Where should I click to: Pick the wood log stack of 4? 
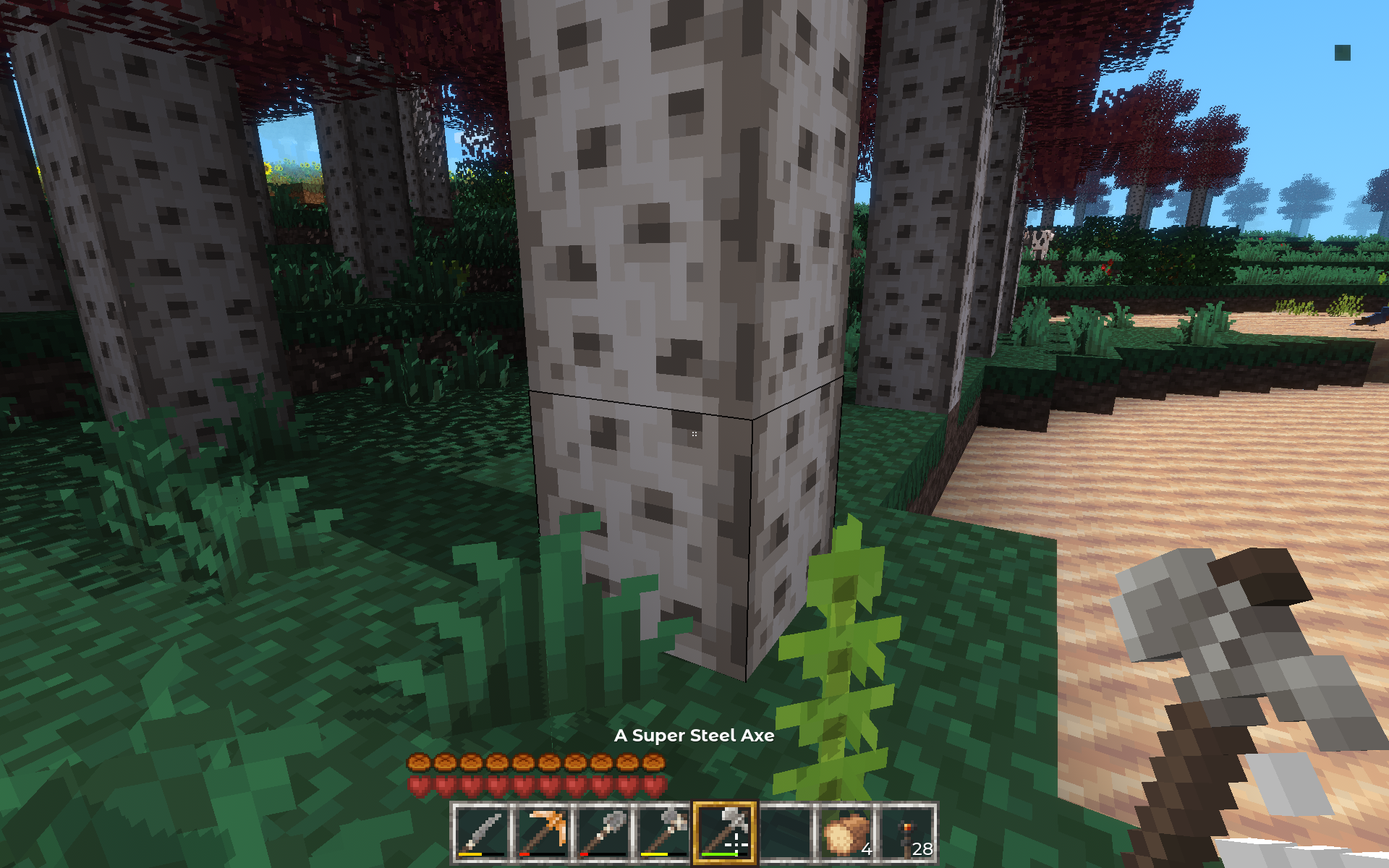click(846, 833)
